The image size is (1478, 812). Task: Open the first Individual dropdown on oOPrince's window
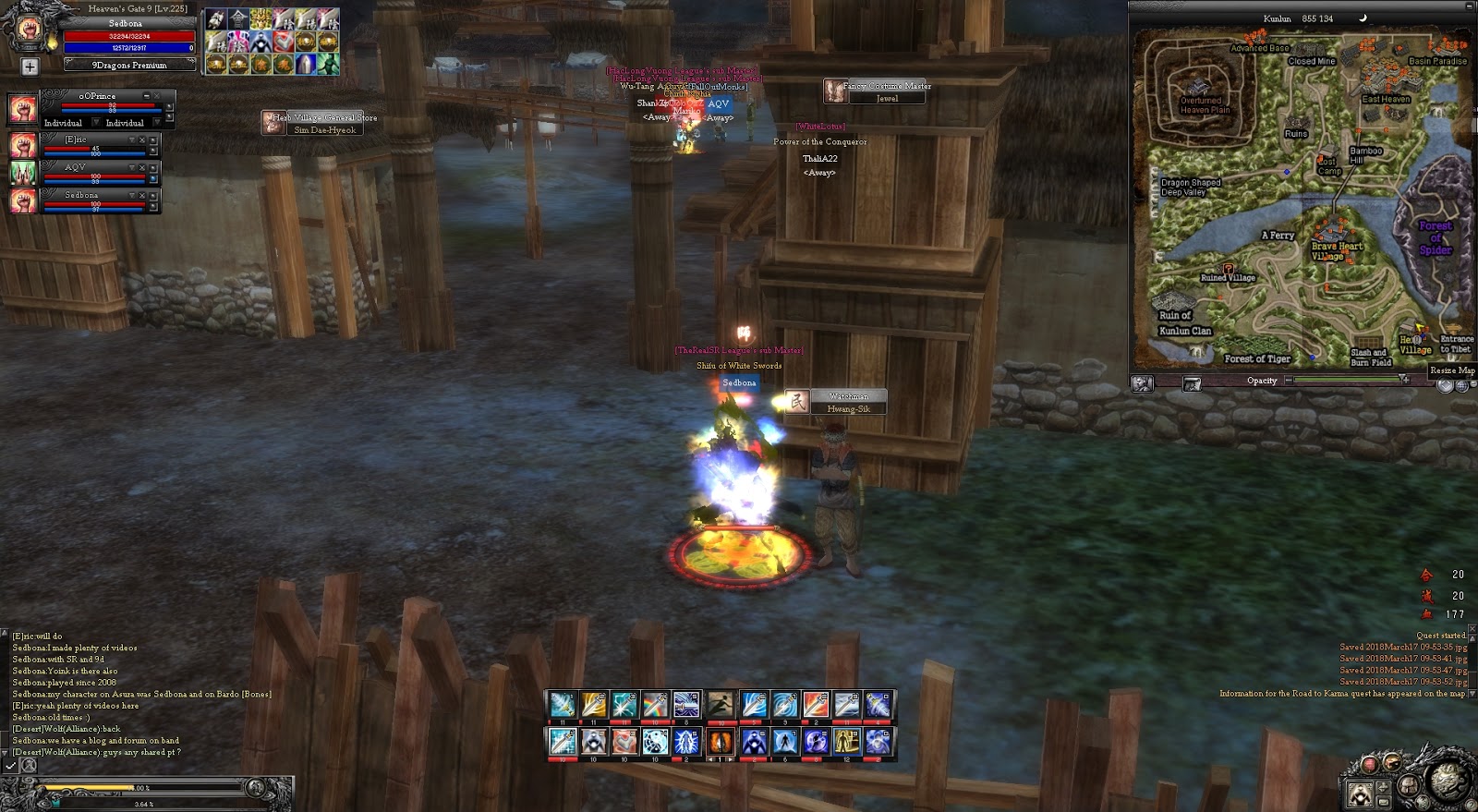96,123
